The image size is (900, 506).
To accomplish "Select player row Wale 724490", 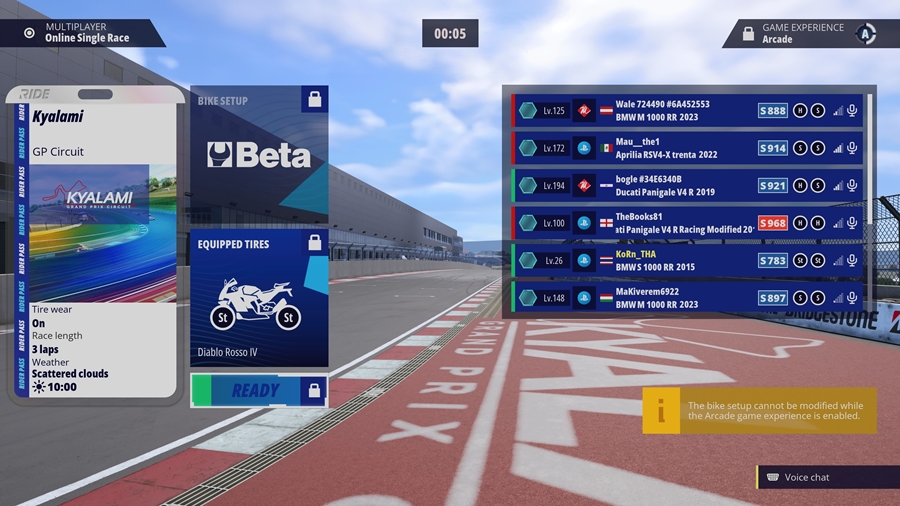I will coord(688,110).
